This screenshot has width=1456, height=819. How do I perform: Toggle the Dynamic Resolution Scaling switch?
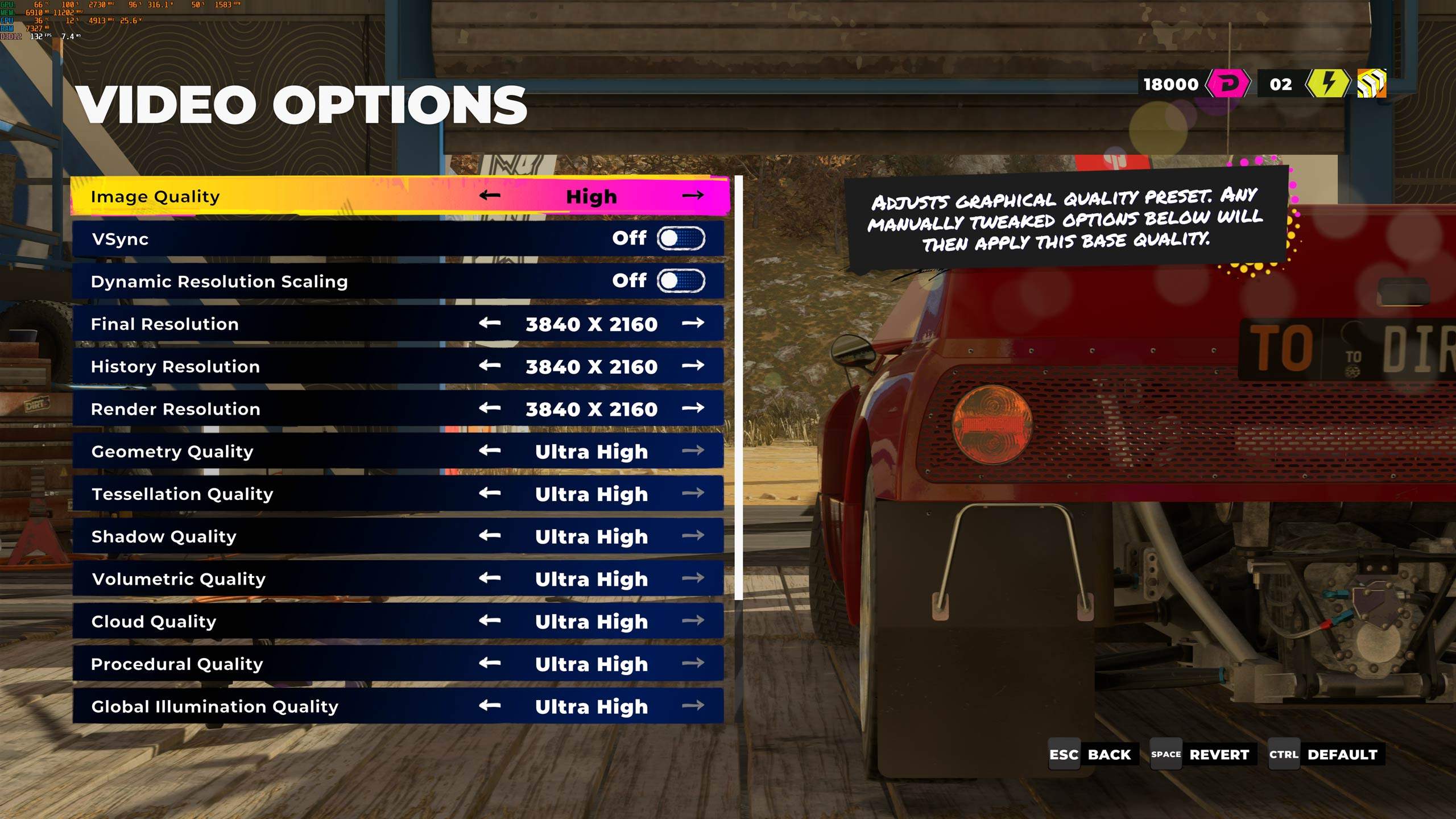tap(681, 281)
